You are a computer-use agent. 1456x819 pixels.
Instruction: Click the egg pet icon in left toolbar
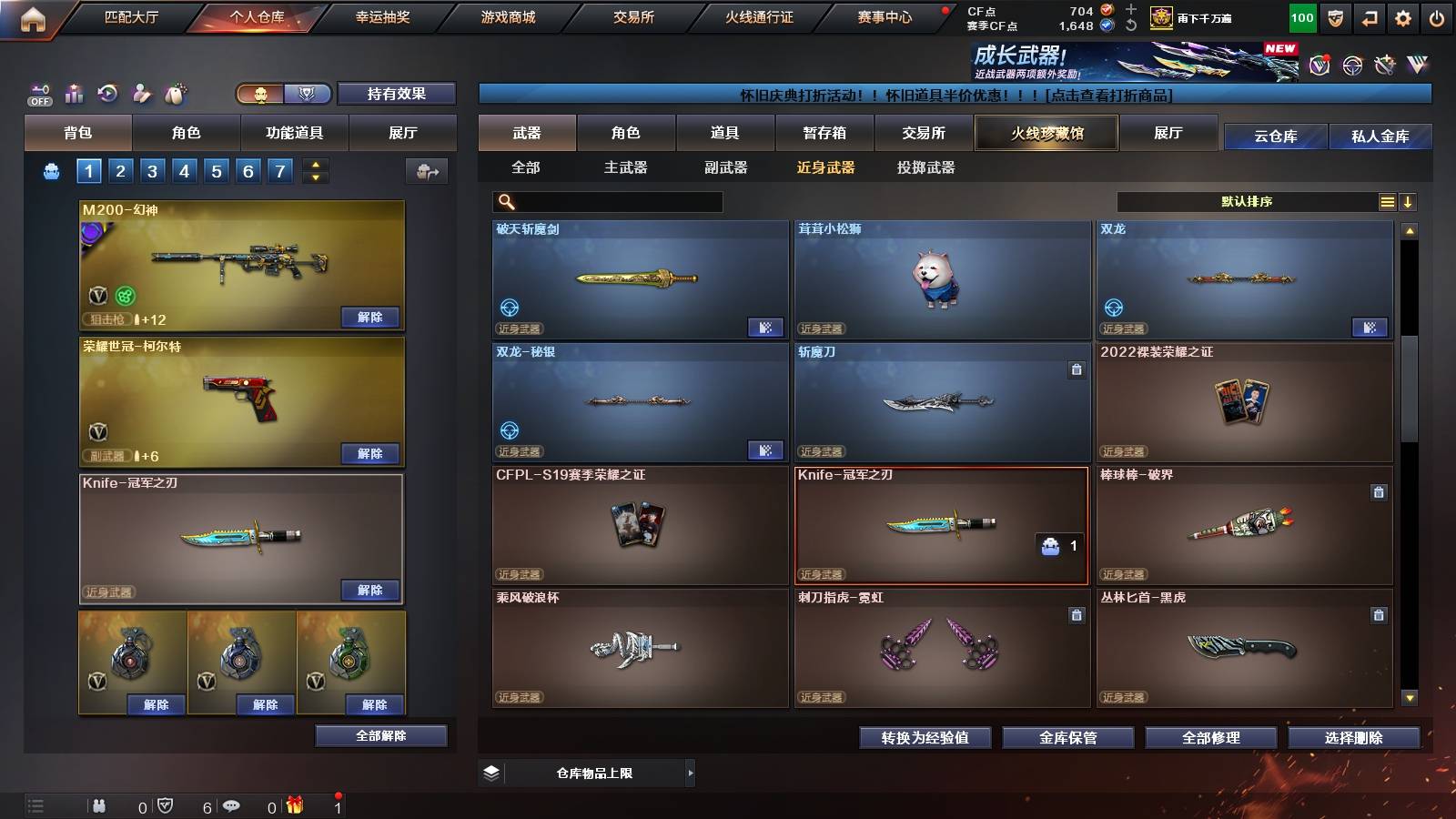click(x=176, y=94)
